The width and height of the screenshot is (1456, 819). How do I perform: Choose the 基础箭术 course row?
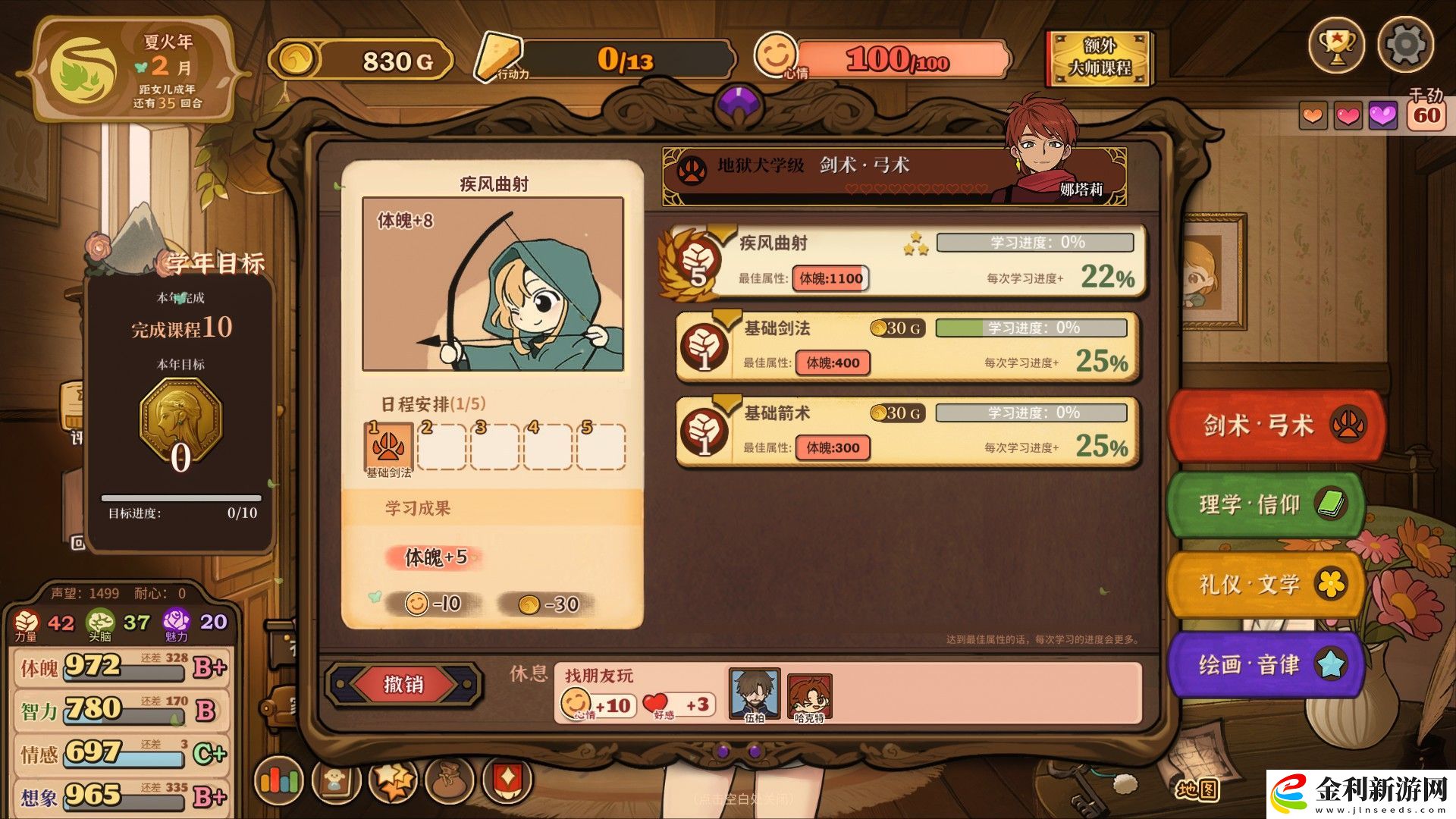pyautogui.click(x=907, y=431)
